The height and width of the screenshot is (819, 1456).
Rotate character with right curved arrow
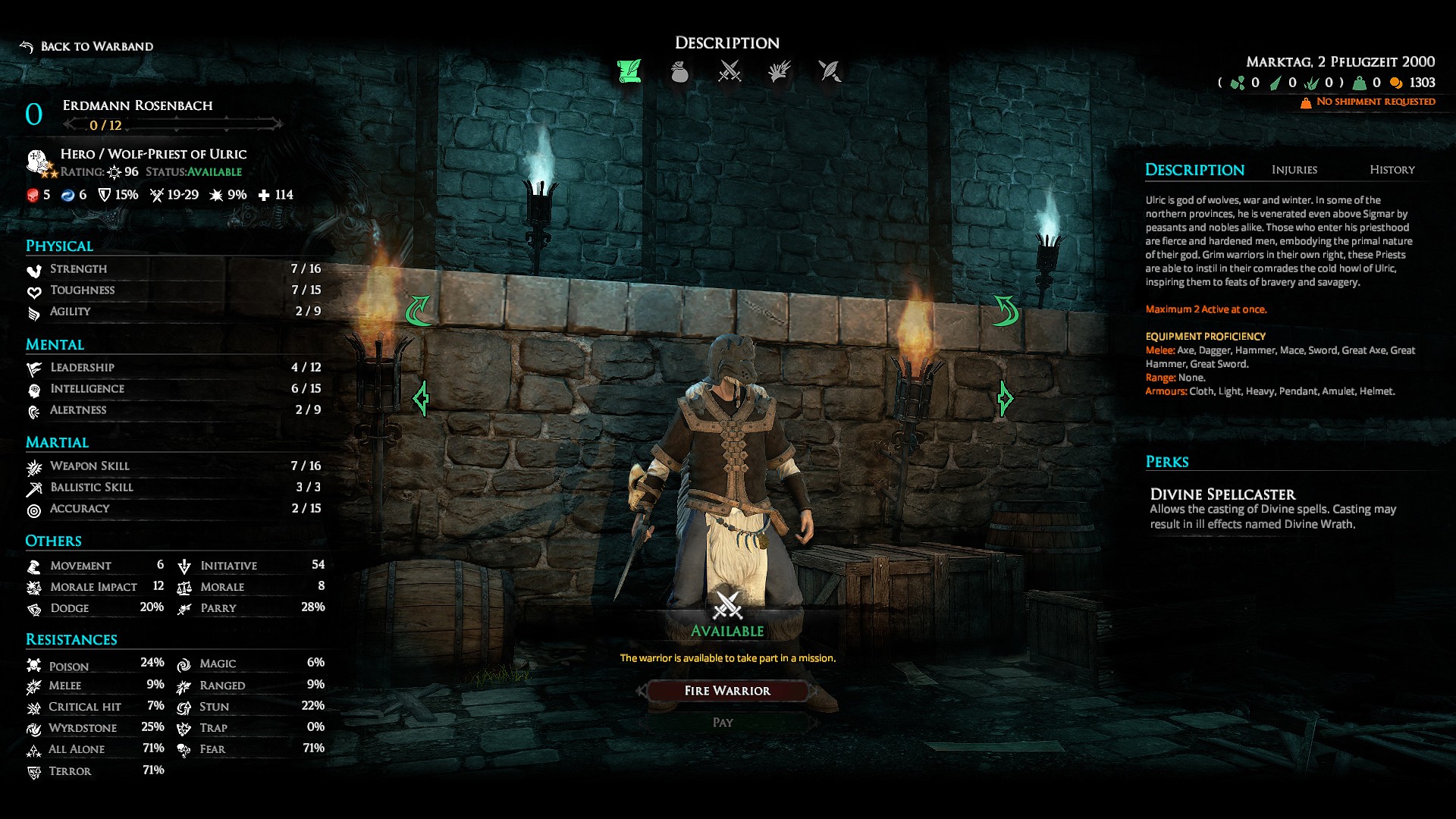click(x=1006, y=311)
